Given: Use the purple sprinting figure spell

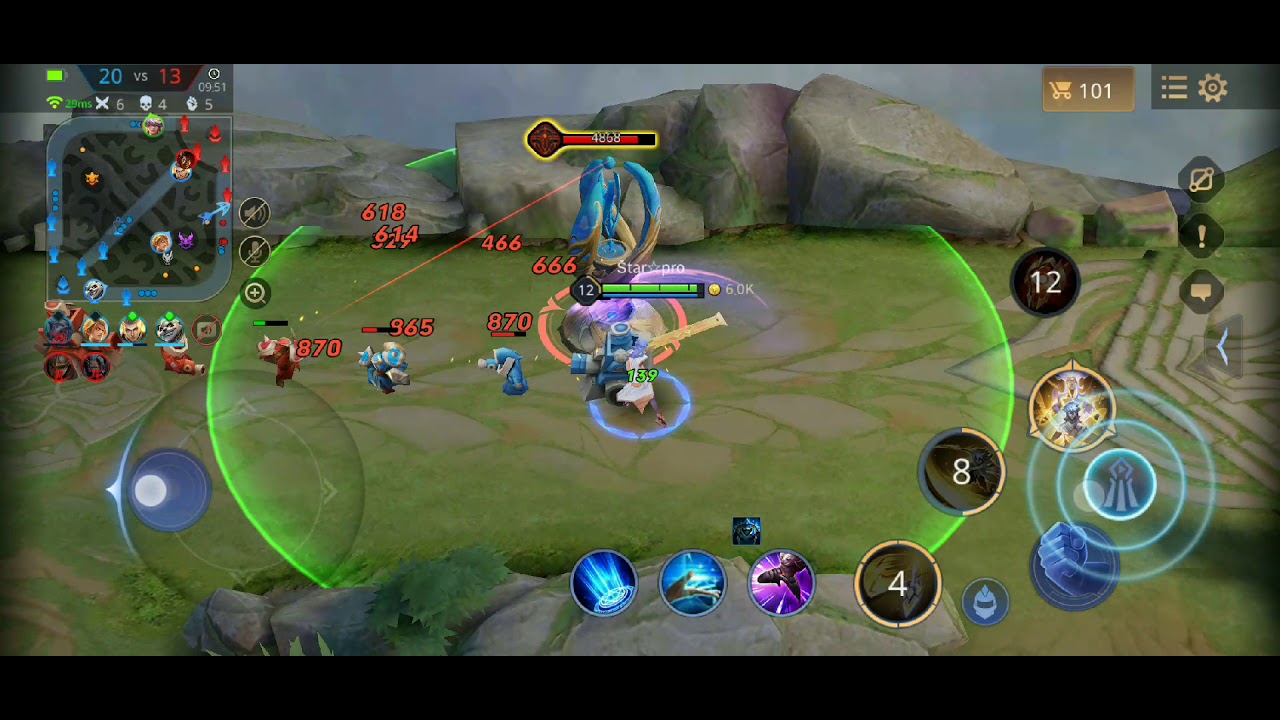Looking at the screenshot, I should pos(781,583).
